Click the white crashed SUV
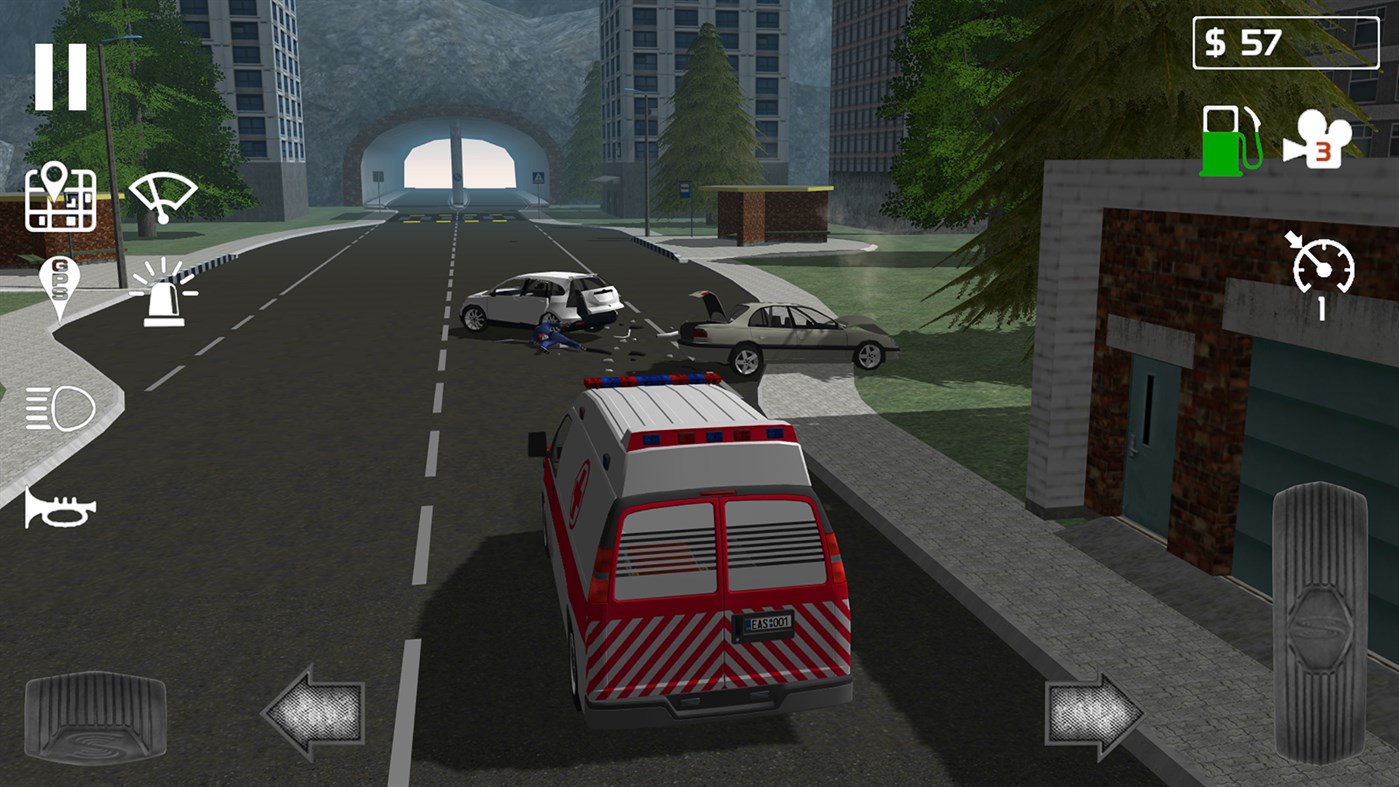1399x787 pixels. pos(540,300)
